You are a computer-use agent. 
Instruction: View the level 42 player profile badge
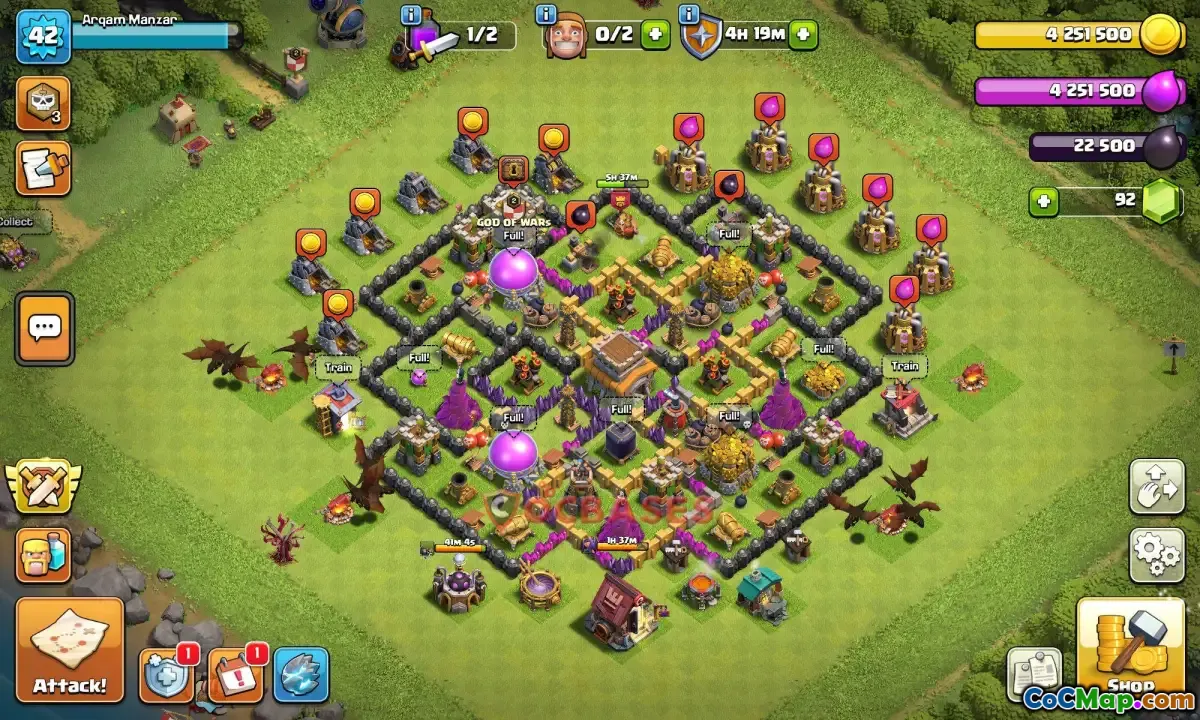tap(42, 35)
